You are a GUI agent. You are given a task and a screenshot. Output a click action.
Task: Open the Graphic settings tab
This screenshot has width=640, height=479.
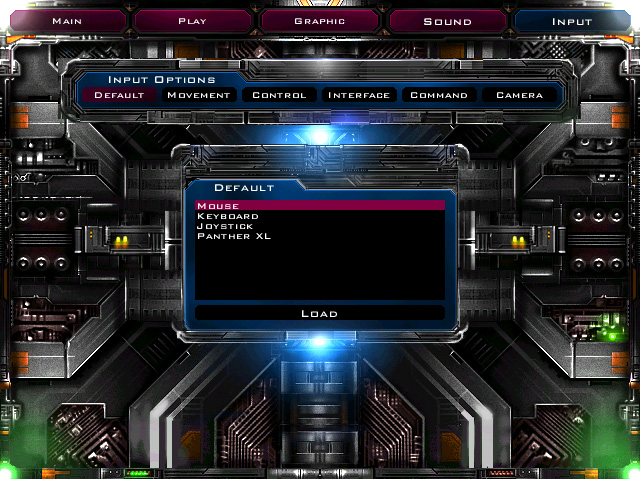[320, 20]
